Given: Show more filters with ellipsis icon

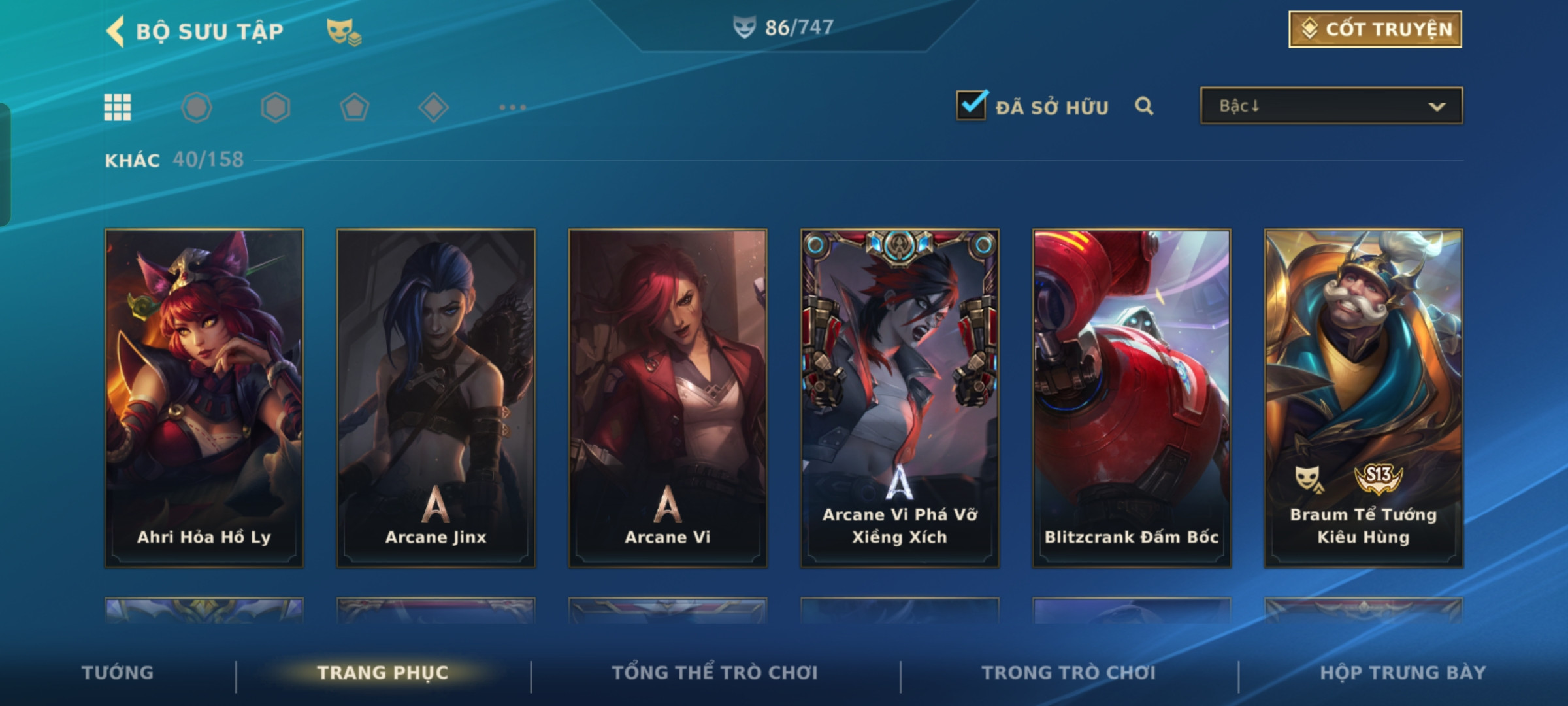Looking at the screenshot, I should click(x=512, y=107).
